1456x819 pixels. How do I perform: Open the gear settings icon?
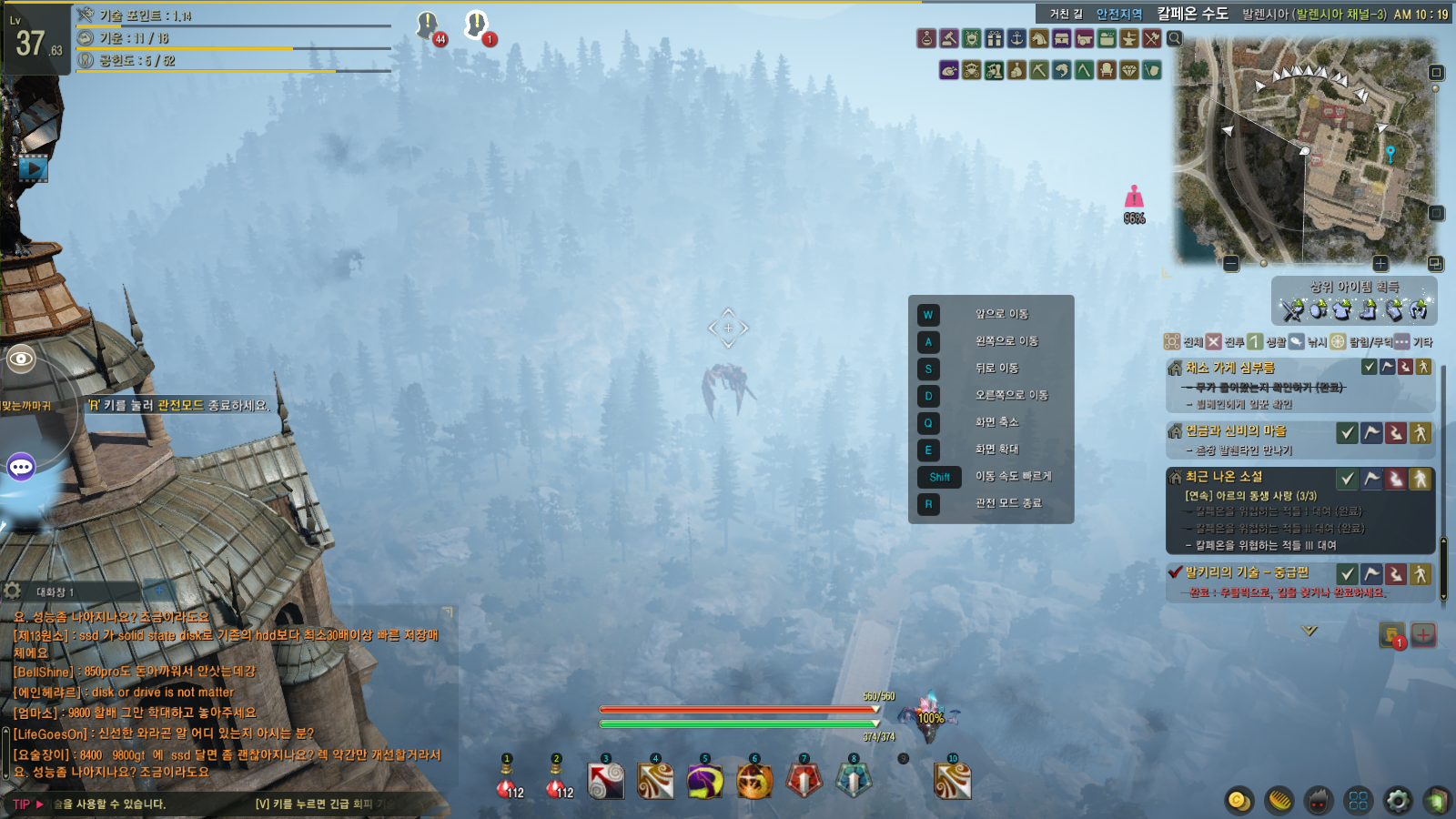tap(1398, 801)
